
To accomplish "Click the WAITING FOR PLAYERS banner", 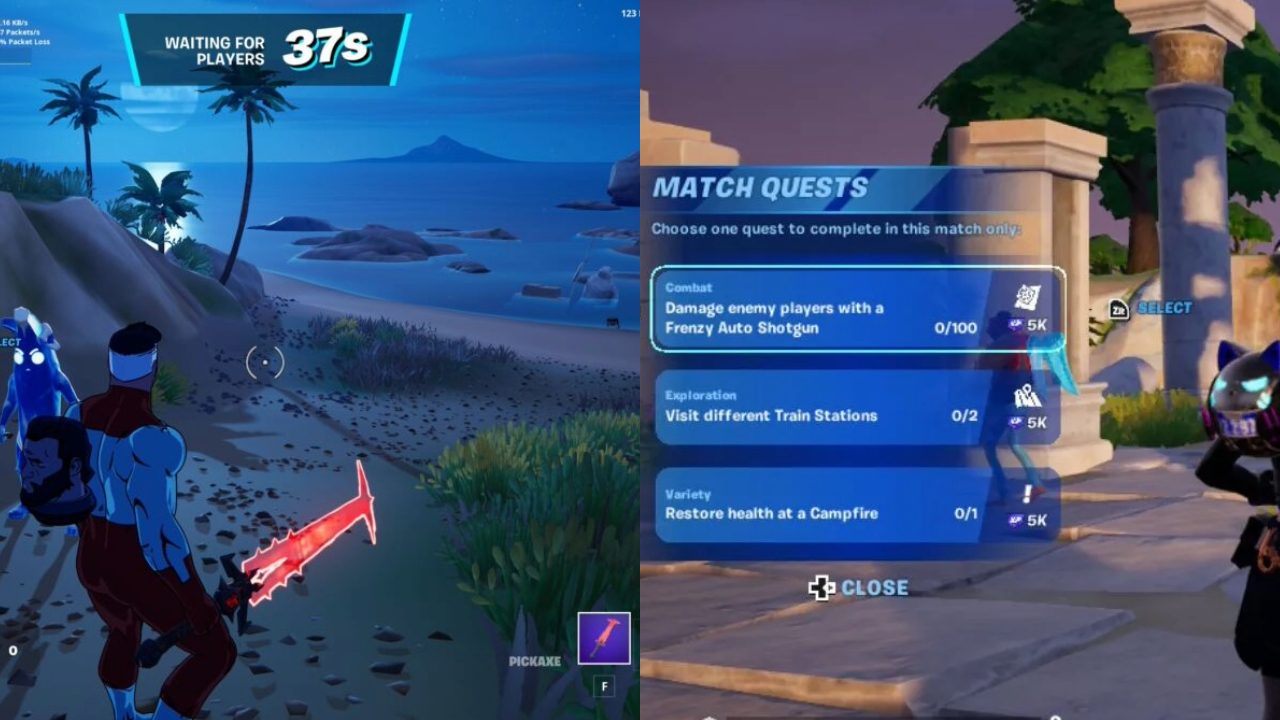I will coord(213,44).
